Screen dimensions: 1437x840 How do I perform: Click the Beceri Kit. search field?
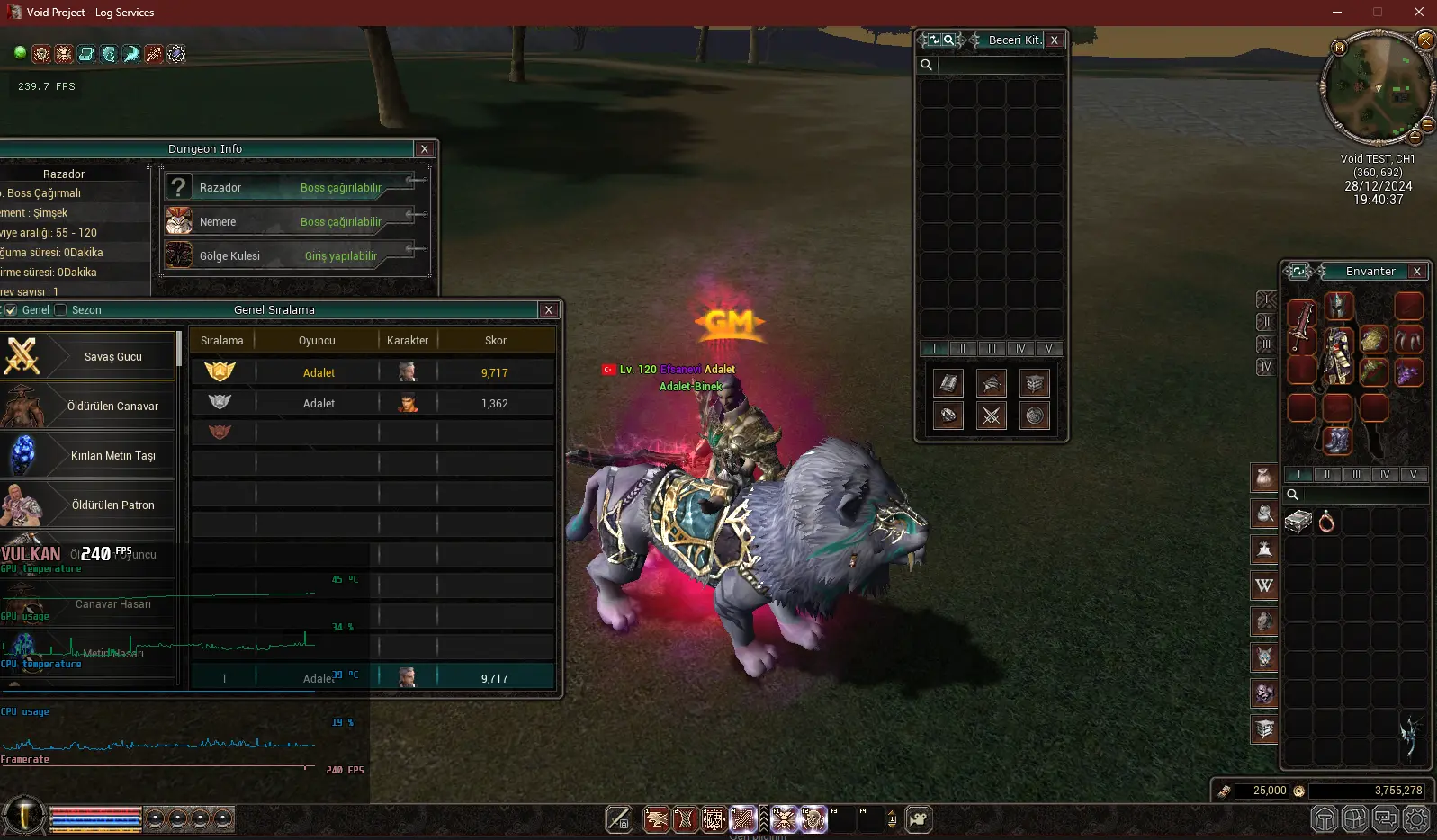(1000, 65)
